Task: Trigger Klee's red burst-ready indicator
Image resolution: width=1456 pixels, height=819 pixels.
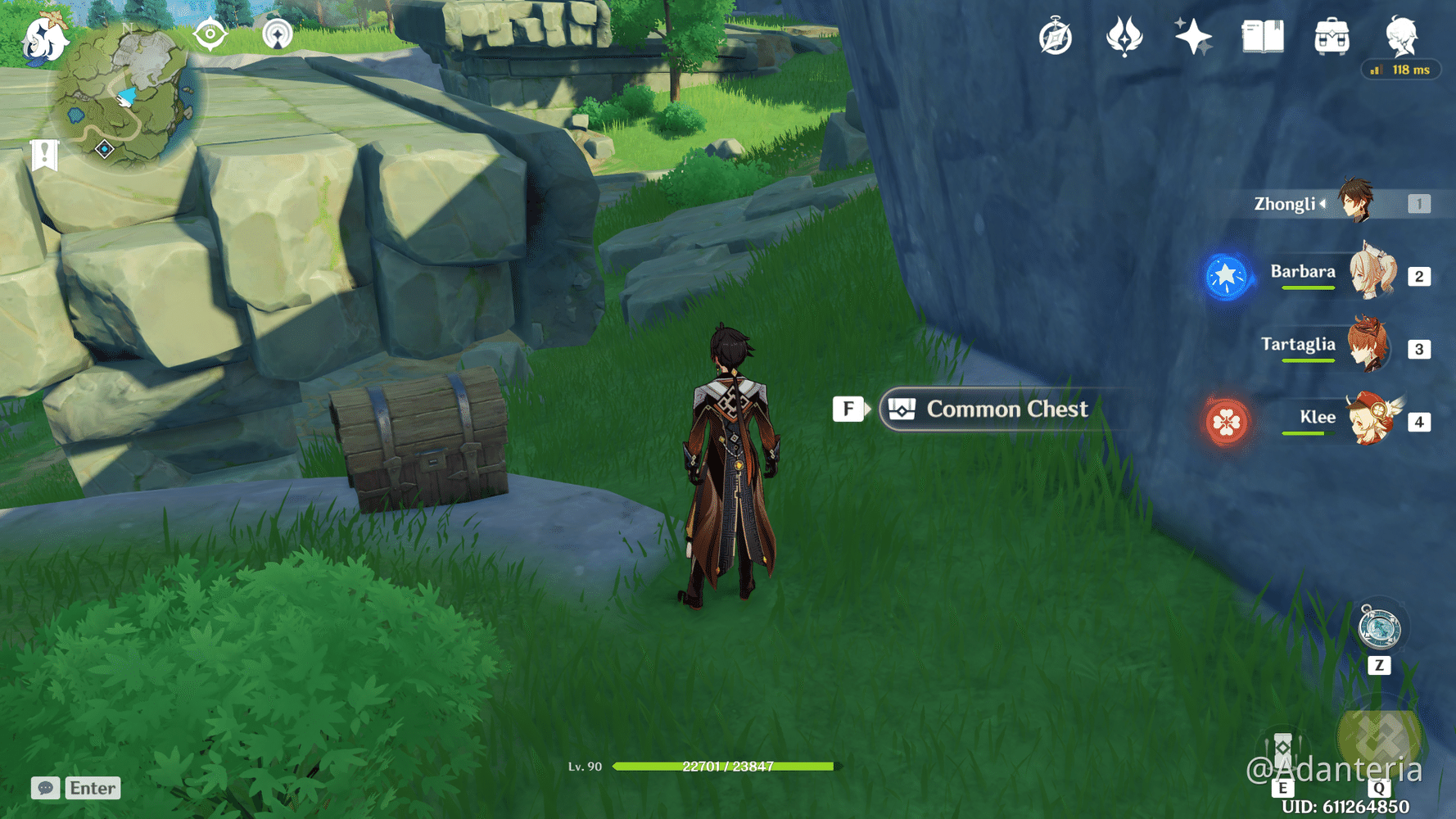Action: (1226, 422)
